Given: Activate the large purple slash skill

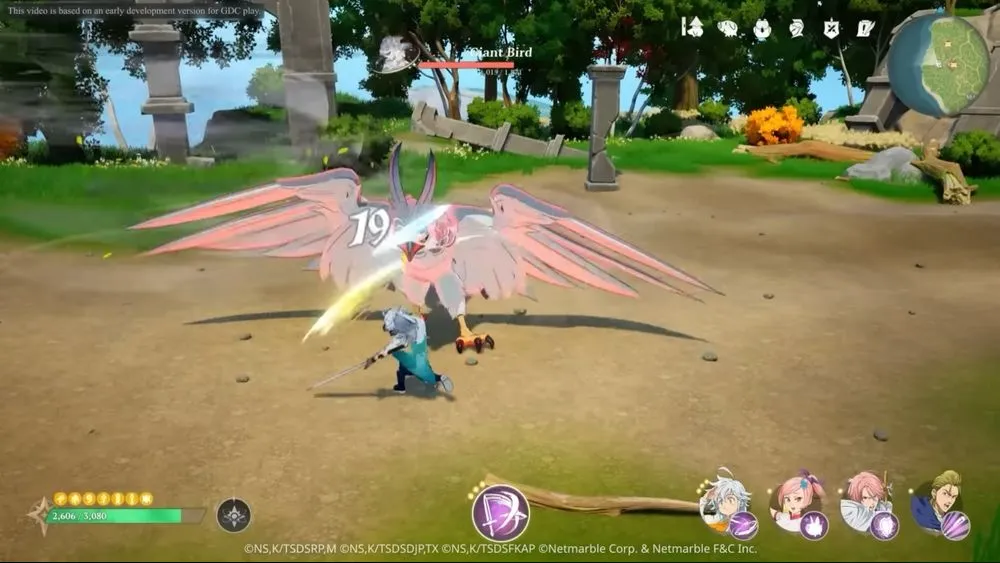Looking at the screenshot, I should pos(500,513).
